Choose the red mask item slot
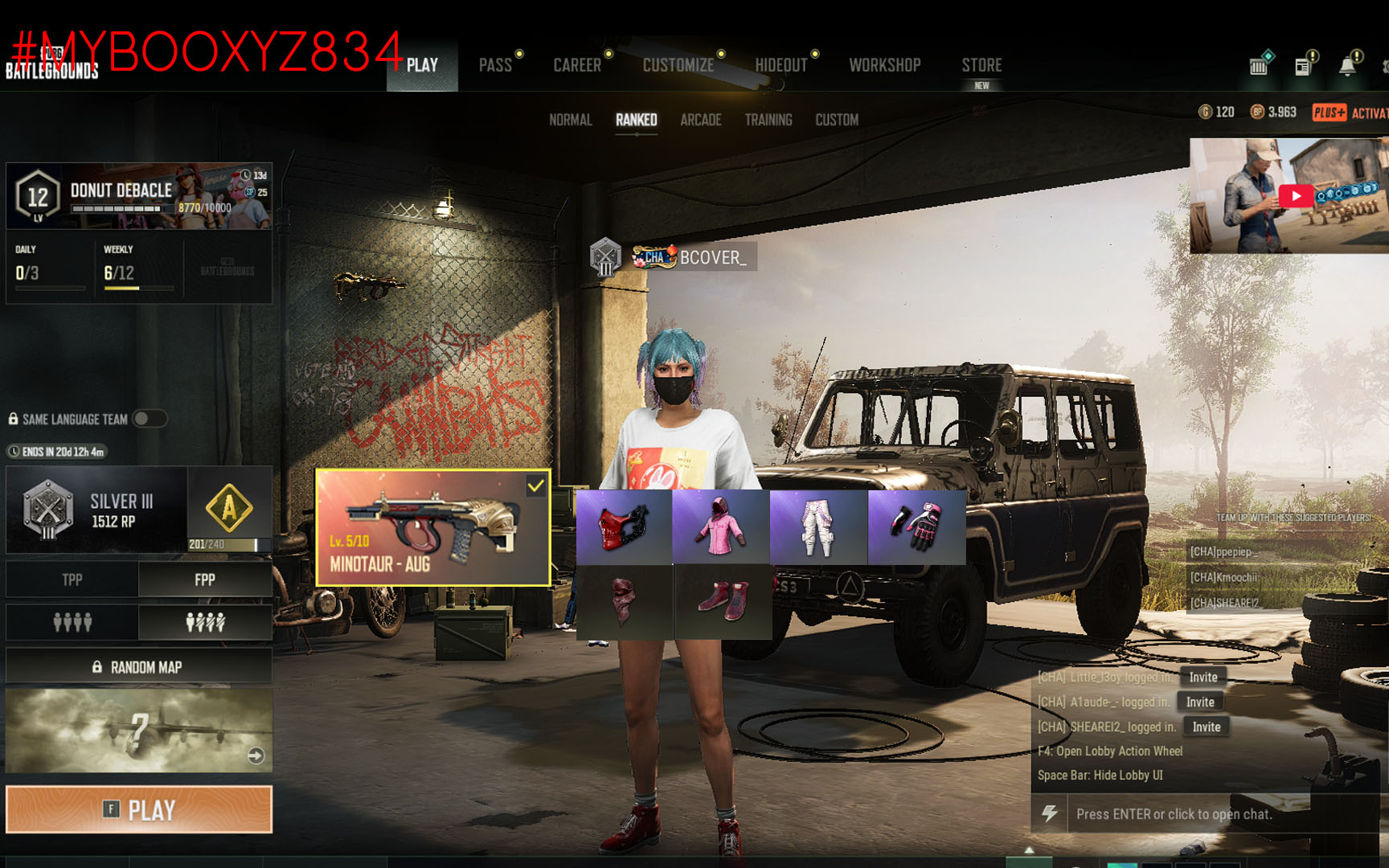This screenshot has width=1389, height=868. click(624, 527)
